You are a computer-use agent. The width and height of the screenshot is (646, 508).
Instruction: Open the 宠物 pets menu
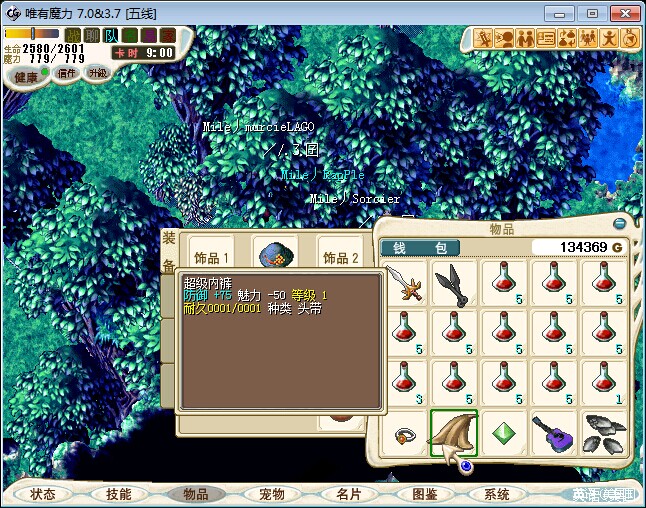pyautogui.click(x=271, y=494)
